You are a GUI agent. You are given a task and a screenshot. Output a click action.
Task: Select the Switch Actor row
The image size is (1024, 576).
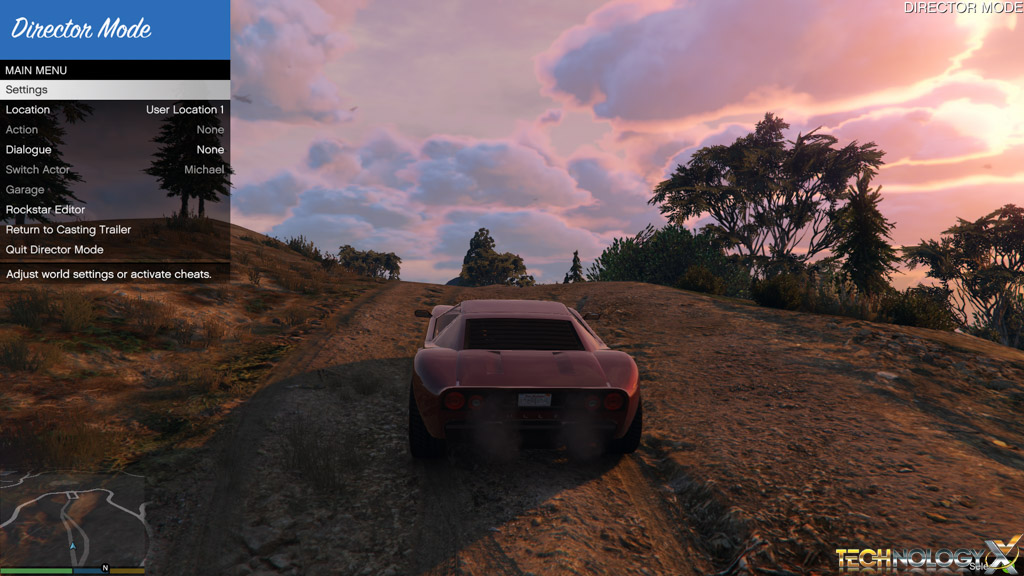click(115, 170)
